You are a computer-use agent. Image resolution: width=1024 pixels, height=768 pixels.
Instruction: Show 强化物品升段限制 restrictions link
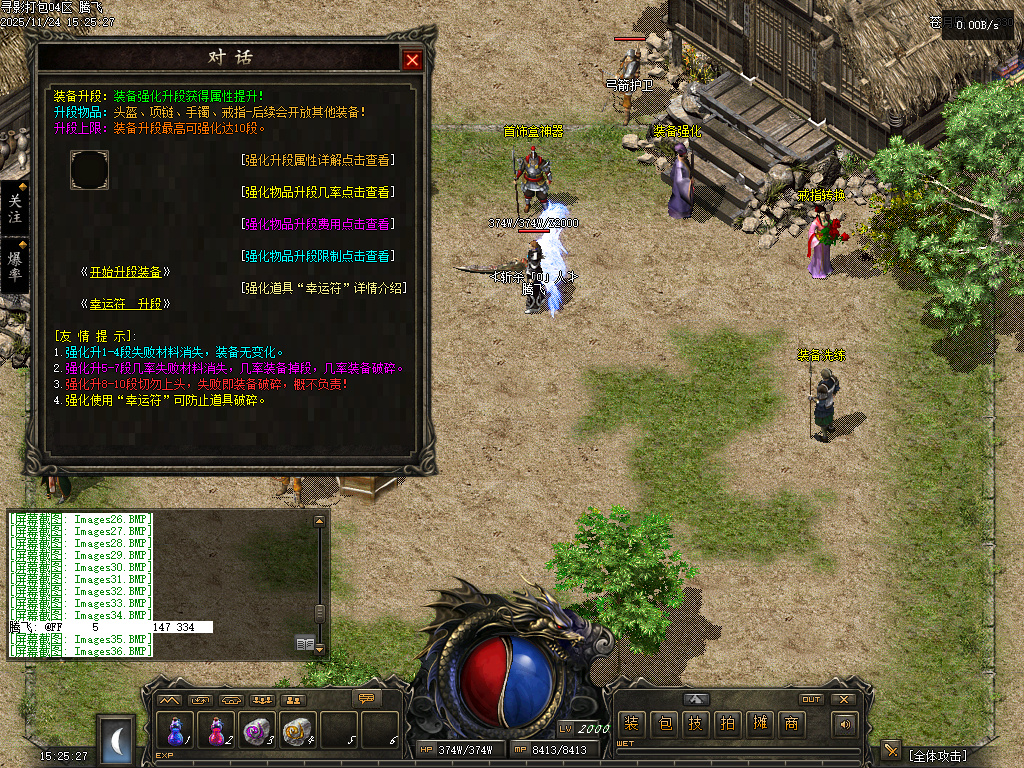click(x=318, y=256)
